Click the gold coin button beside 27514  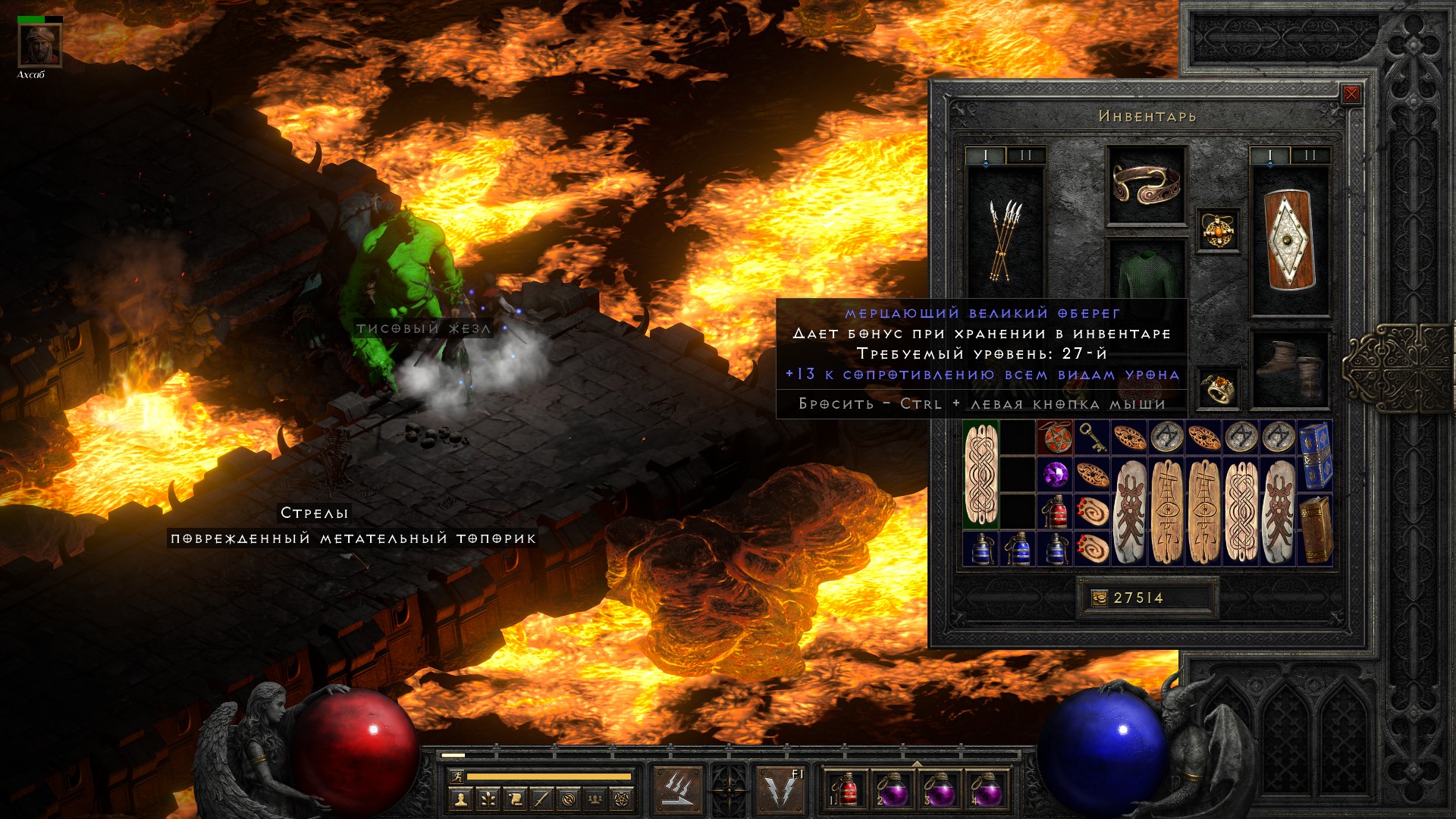coord(1099,598)
